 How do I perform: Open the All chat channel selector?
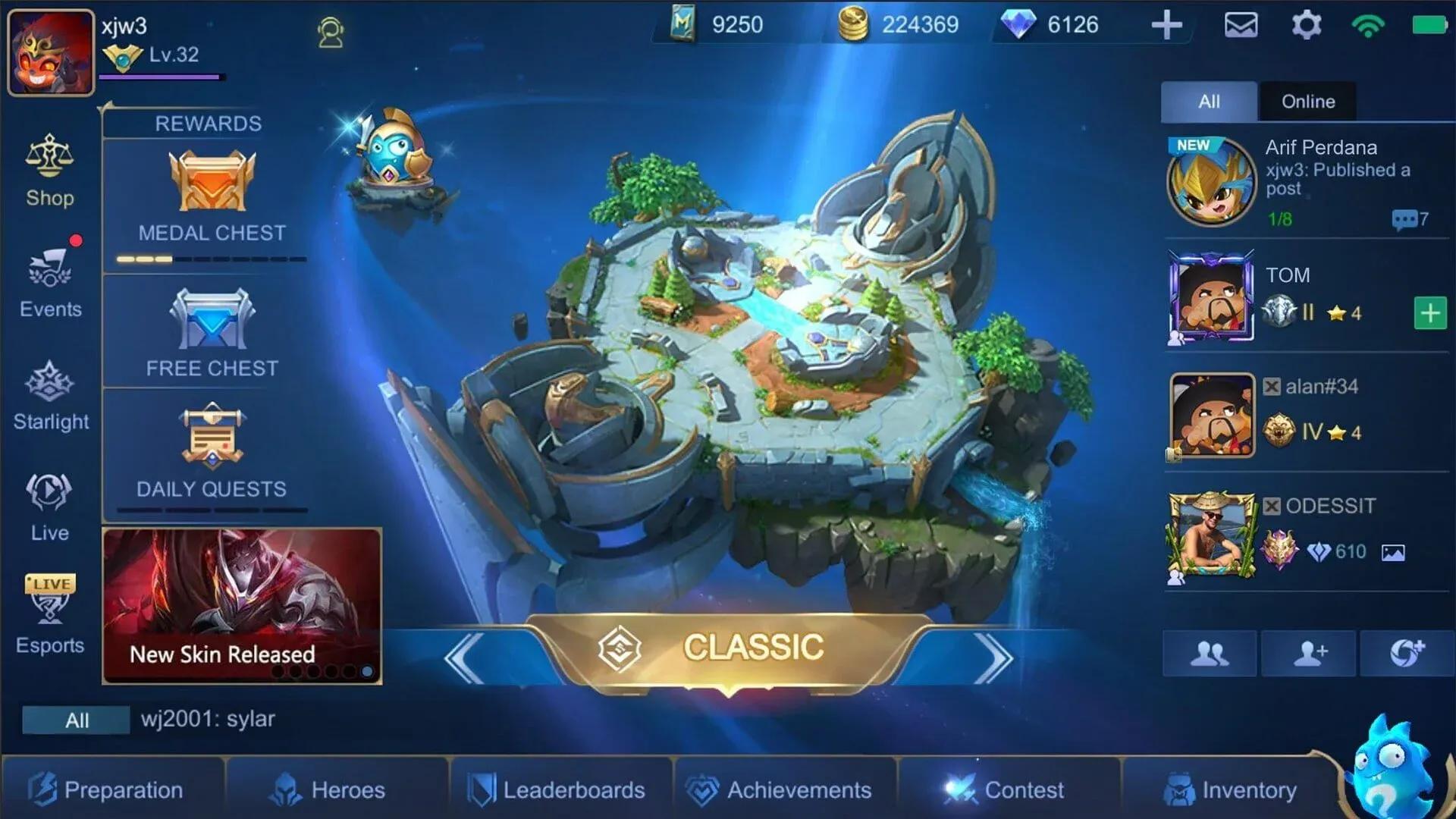click(75, 720)
